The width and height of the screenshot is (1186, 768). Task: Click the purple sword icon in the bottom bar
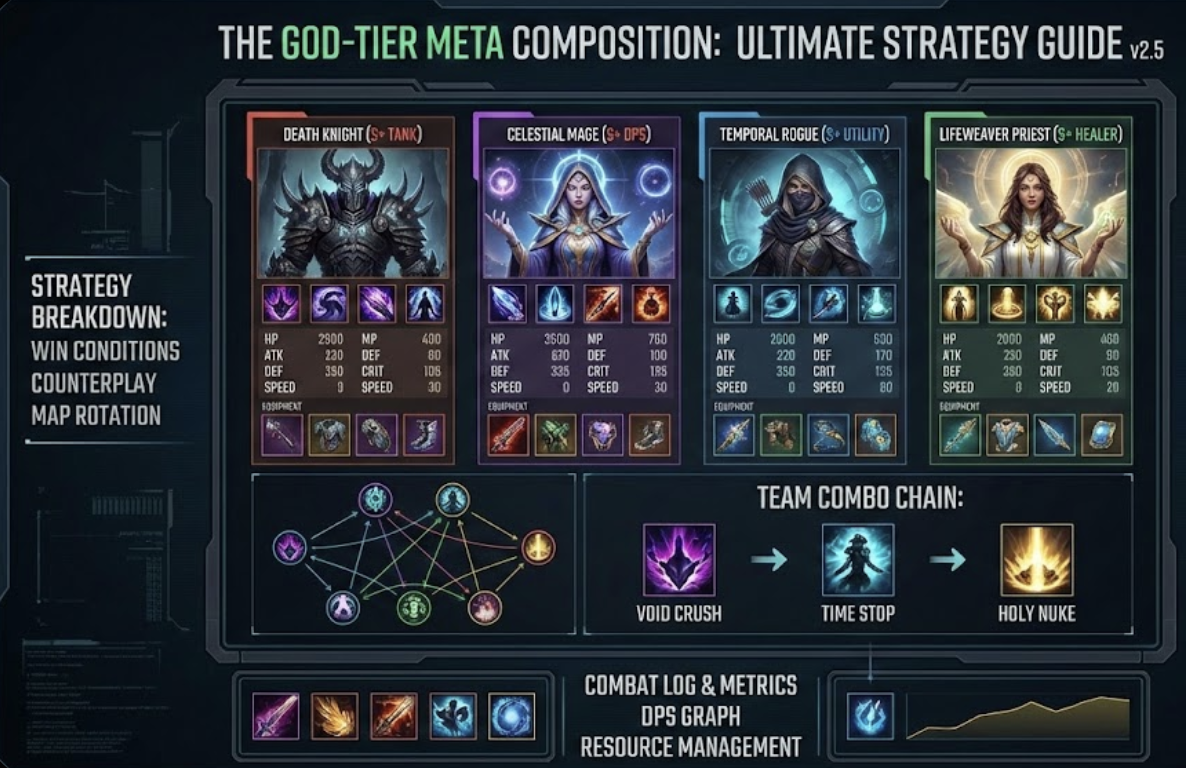[x=275, y=716]
